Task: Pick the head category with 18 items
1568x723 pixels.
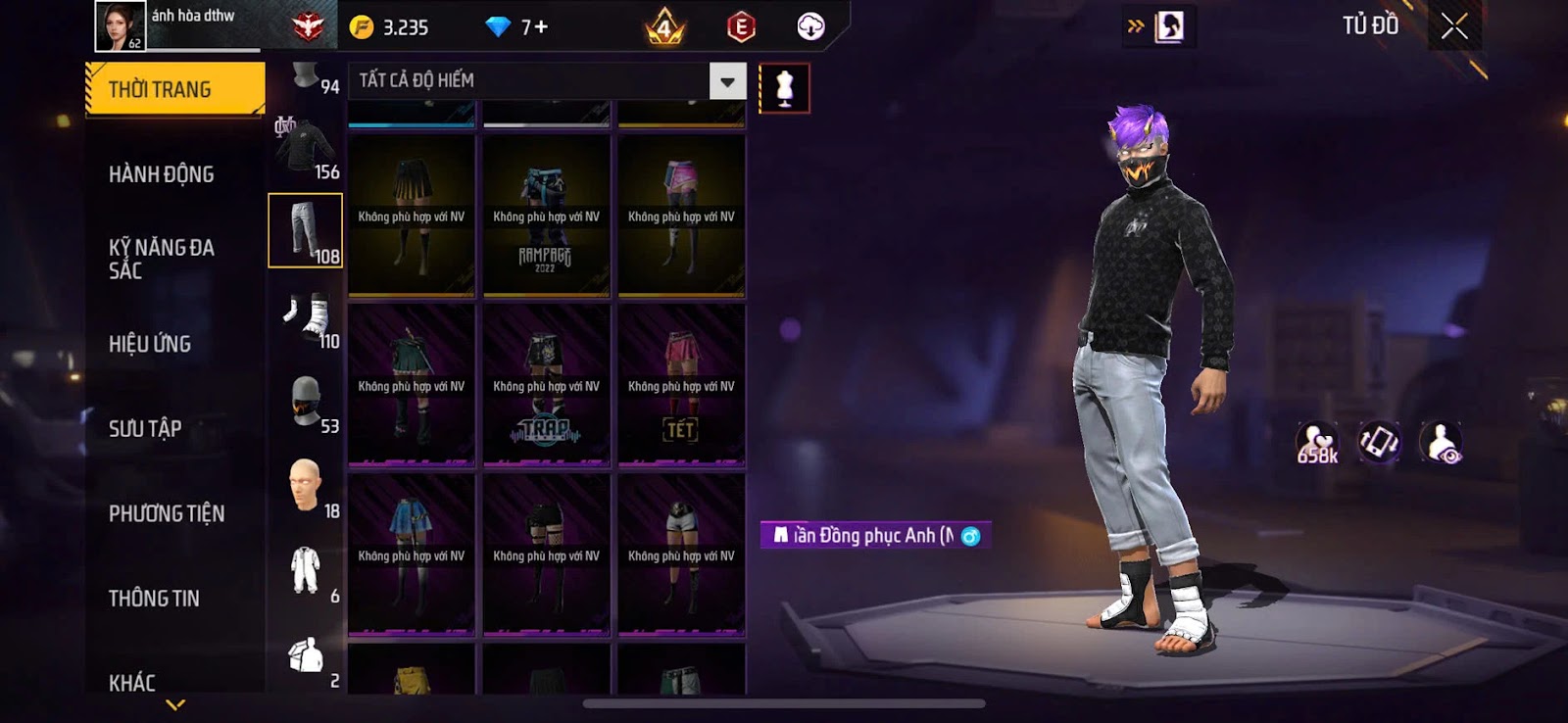Action: tap(306, 486)
